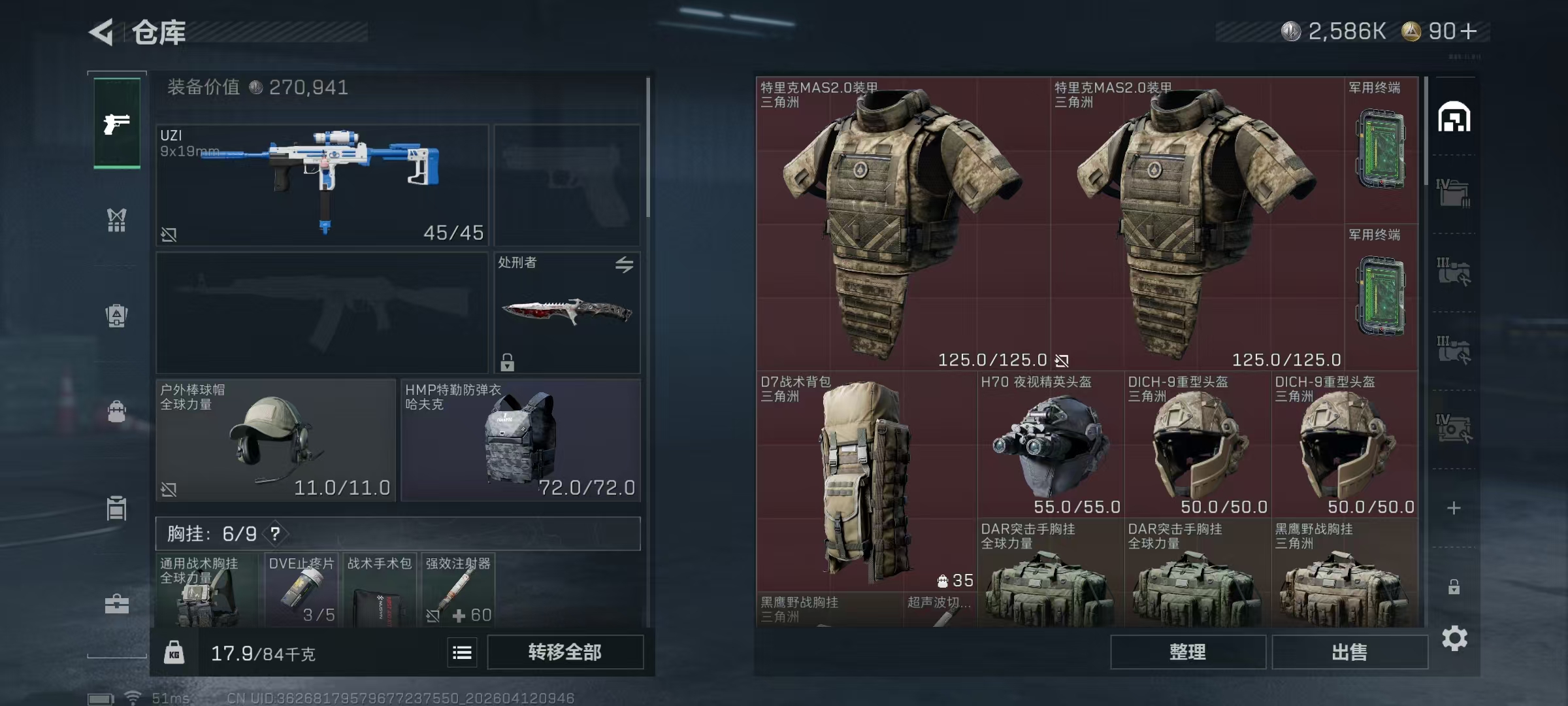The image size is (1568, 706).
Task: Toggle the list view icon button
Action: (462, 652)
